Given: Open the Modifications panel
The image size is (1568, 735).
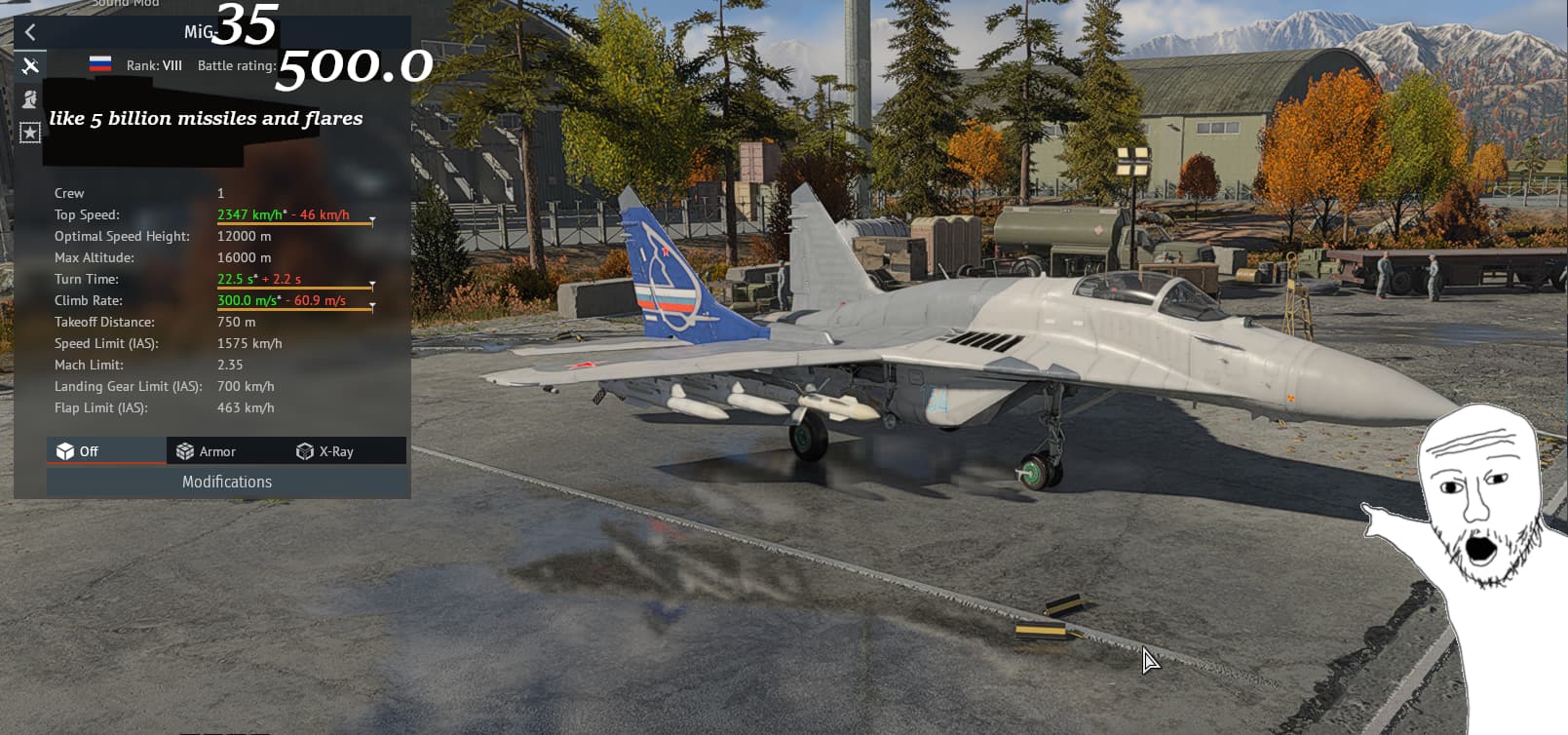Looking at the screenshot, I should [x=227, y=482].
